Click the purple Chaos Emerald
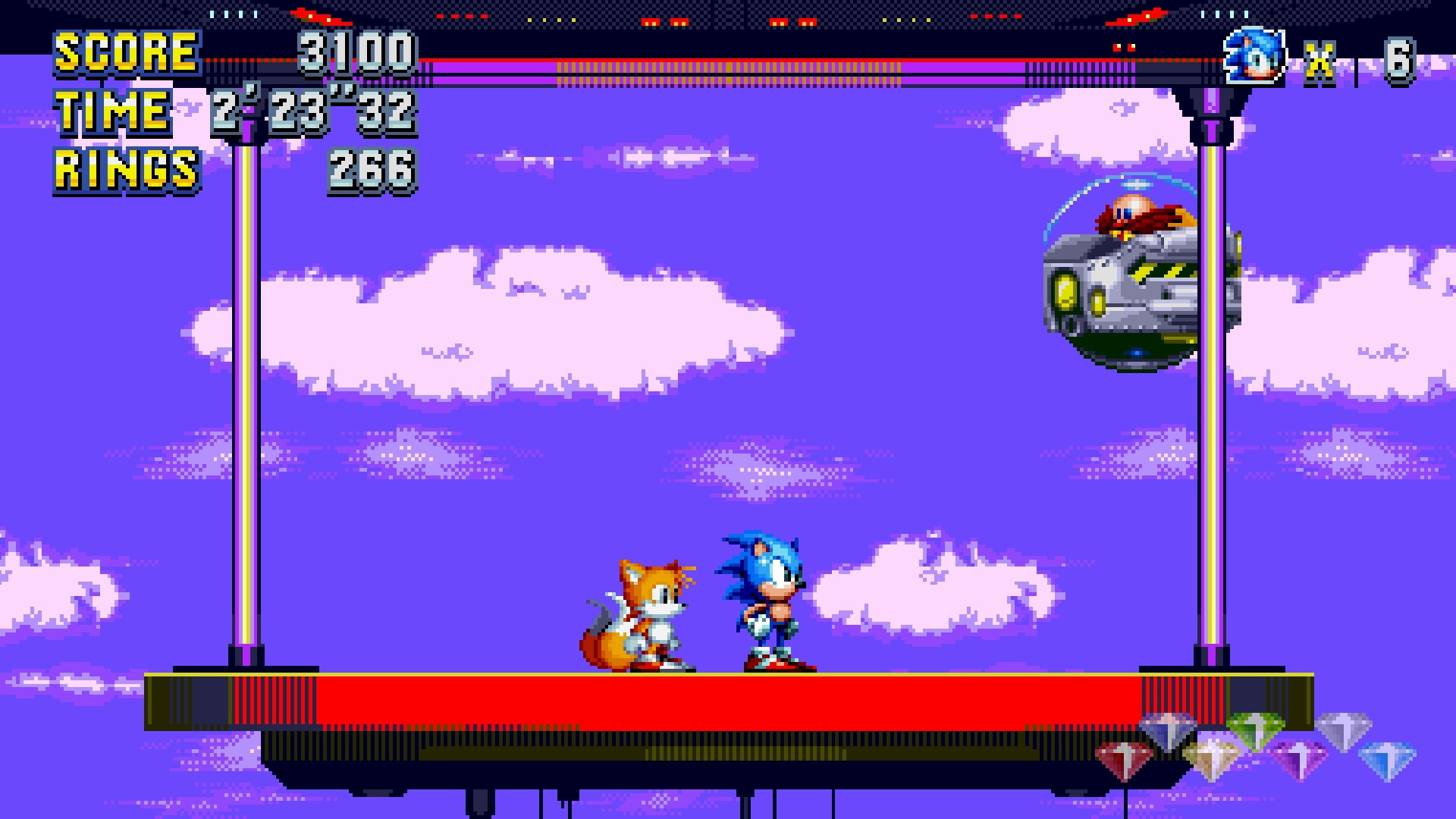Screen dimensions: 1456x819 point(1298,758)
